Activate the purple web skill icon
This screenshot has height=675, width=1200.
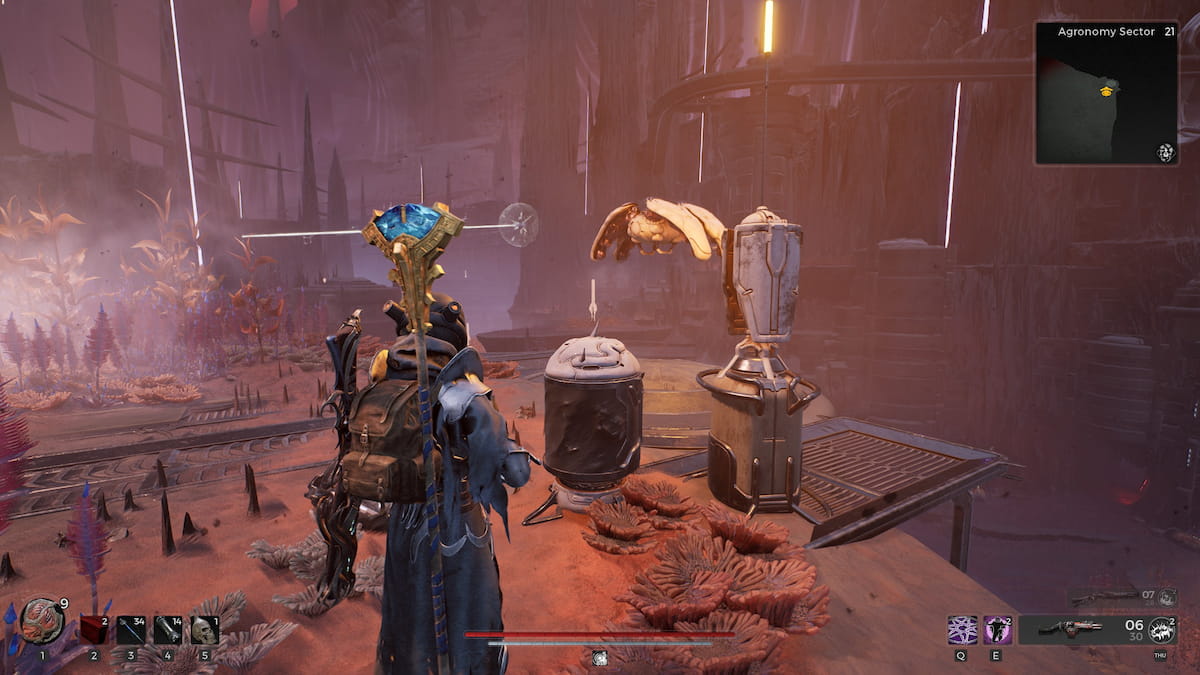coord(962,629)
